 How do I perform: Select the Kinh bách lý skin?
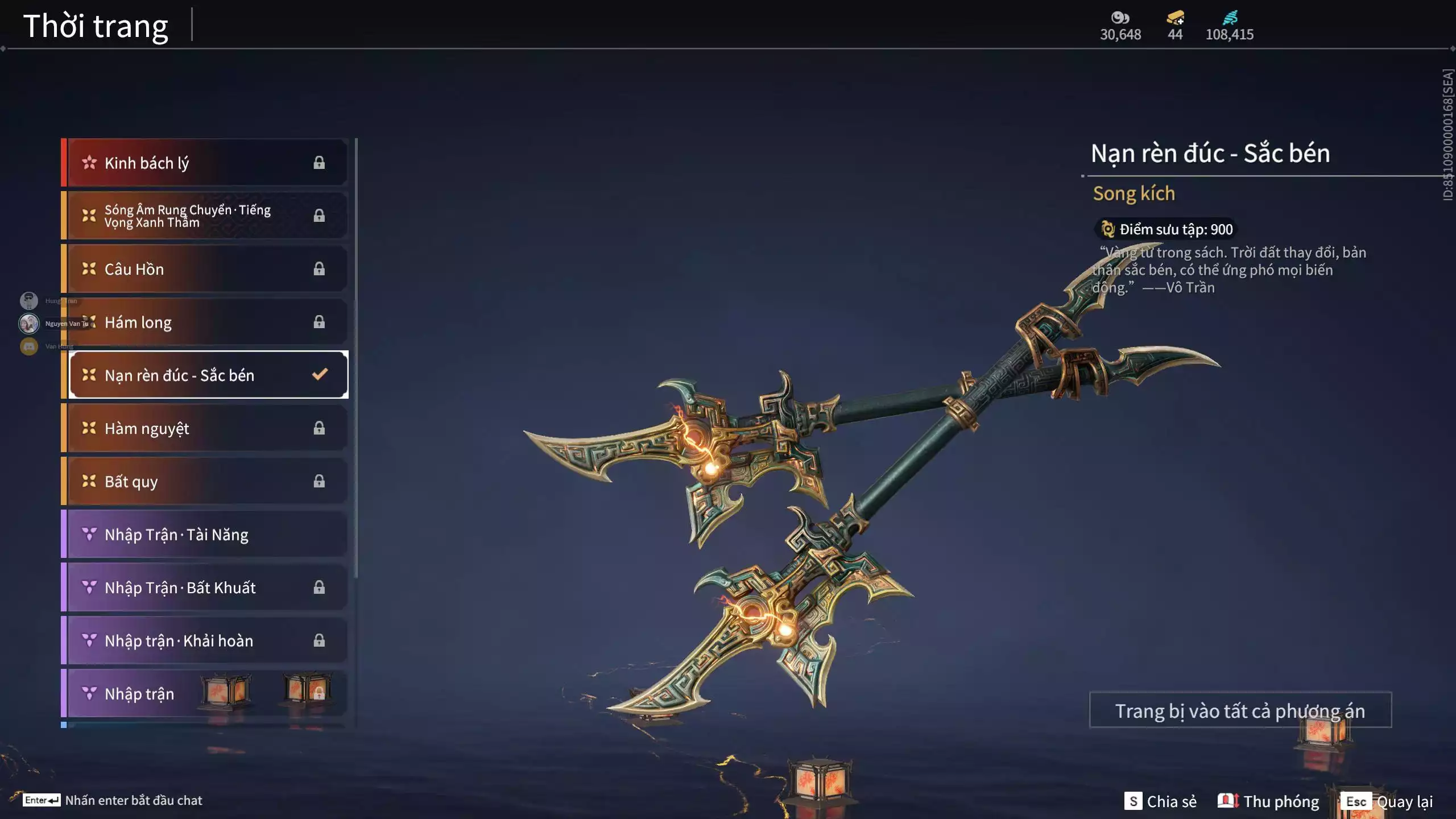(205, 163)
